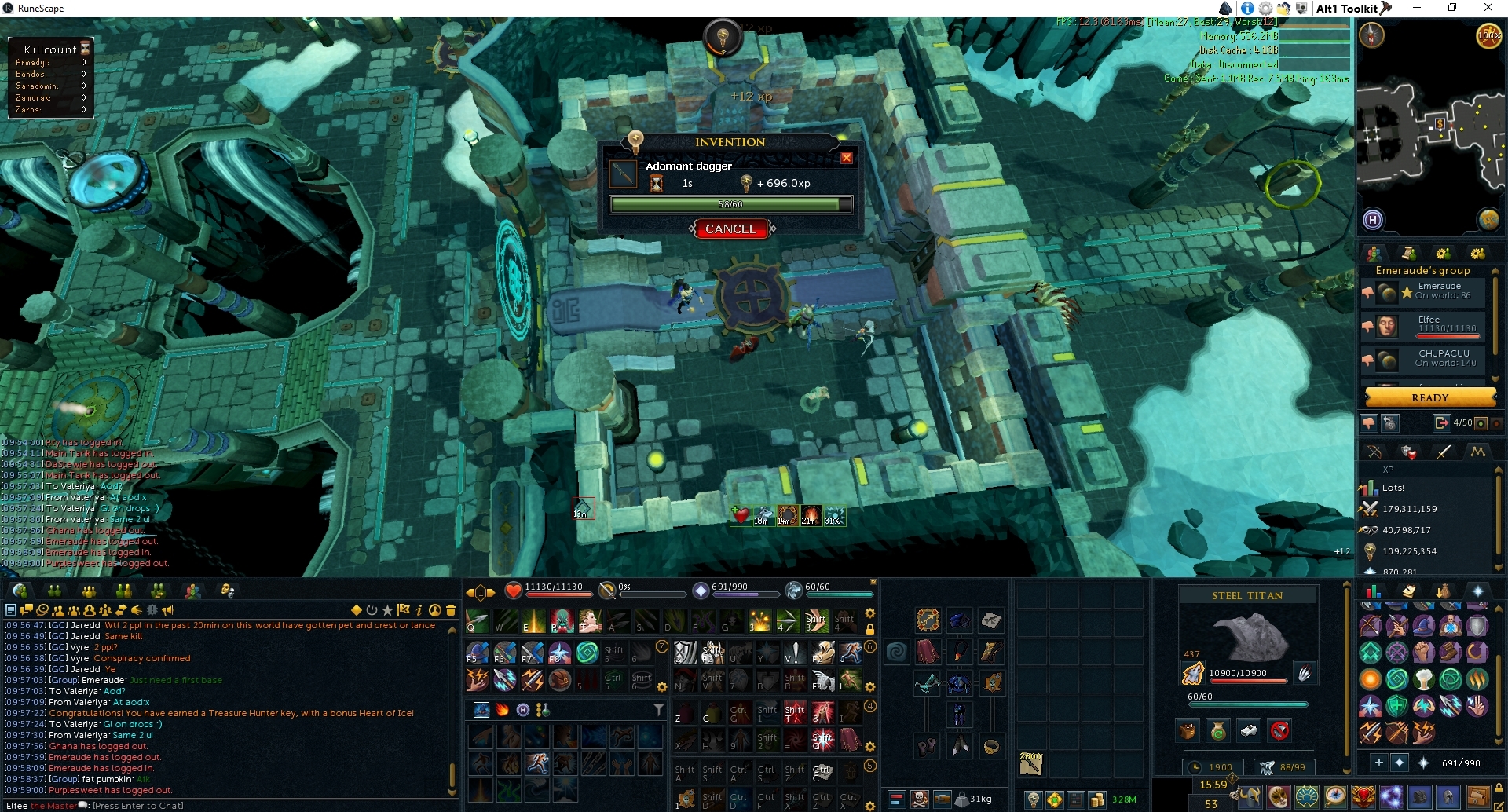The height and width of the screenshot is (812, 1508).
Task: Click the trash can icon in the chat toolbar
Action: tap(451, 610)
